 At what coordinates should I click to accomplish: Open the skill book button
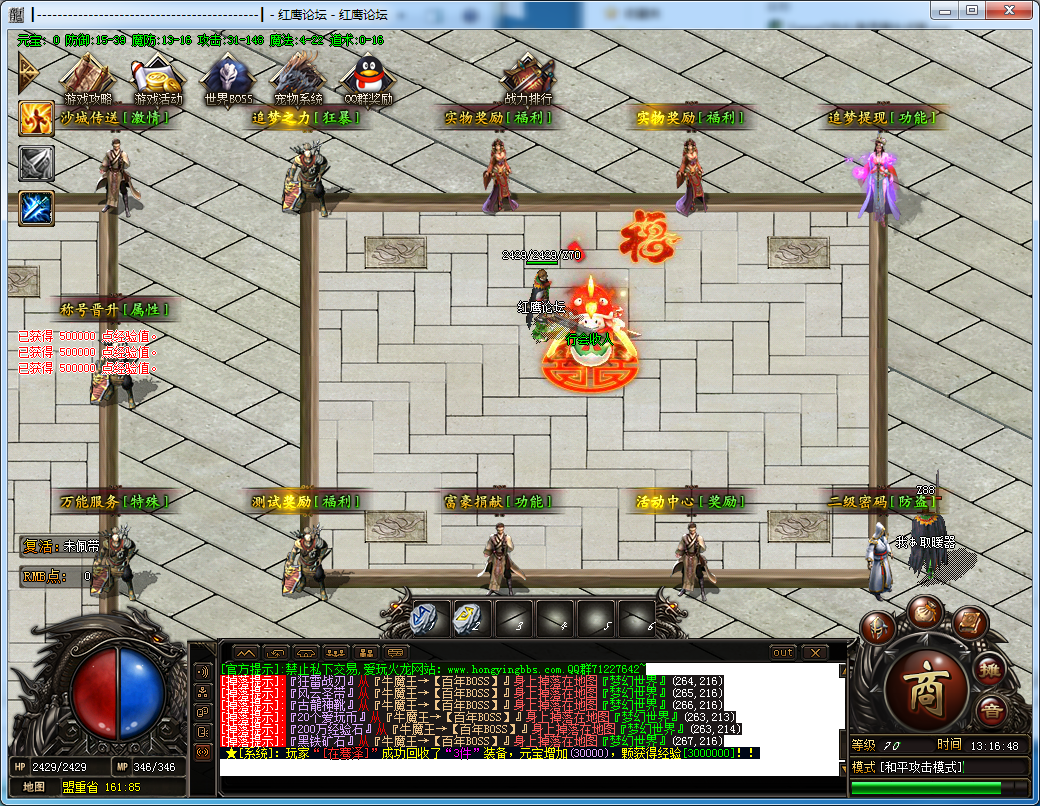969,624
